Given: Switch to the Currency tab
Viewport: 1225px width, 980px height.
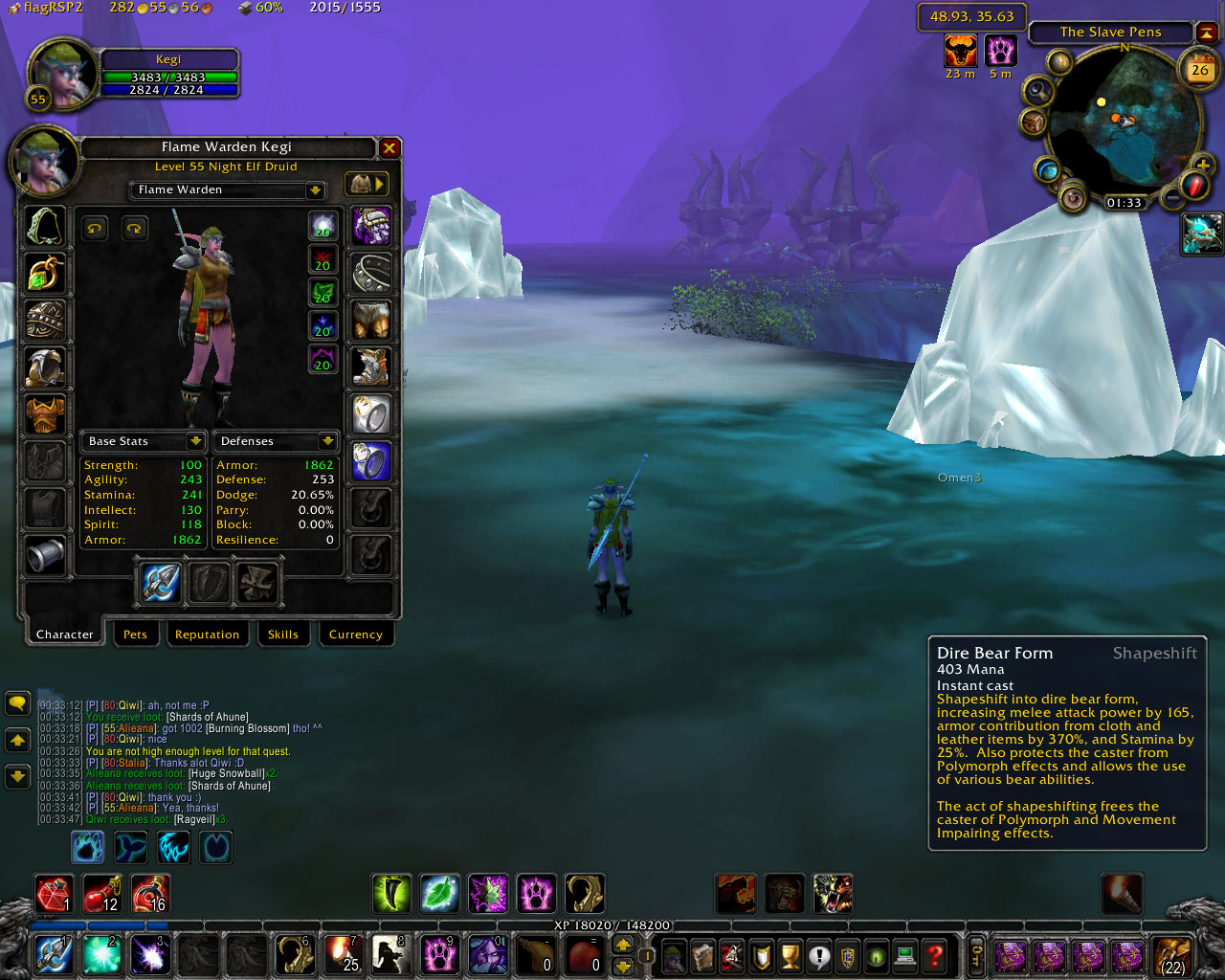Looking at the screenshot, I should tap(355, 635).
